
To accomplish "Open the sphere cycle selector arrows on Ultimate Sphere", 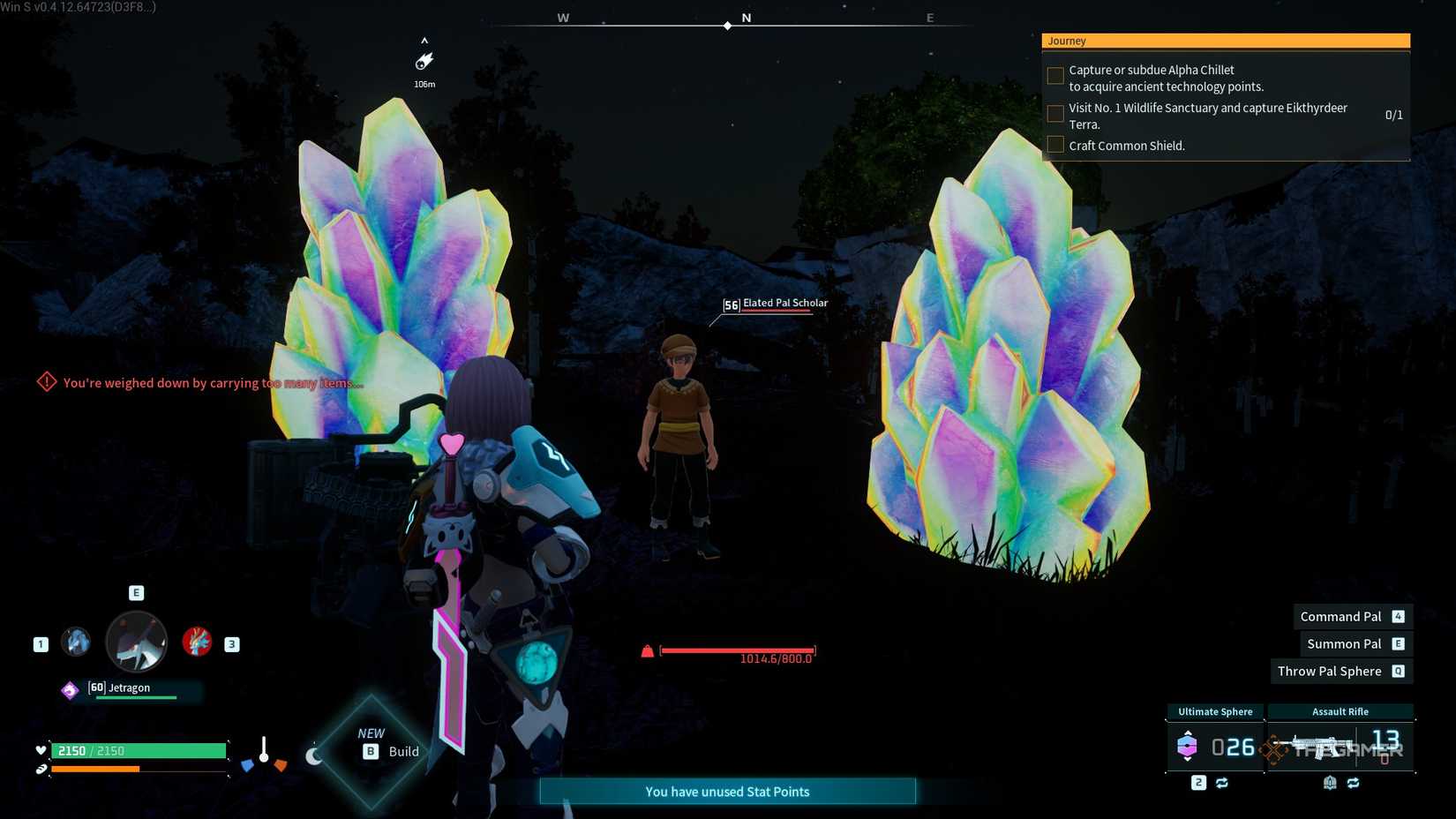I will point(1187,733).
